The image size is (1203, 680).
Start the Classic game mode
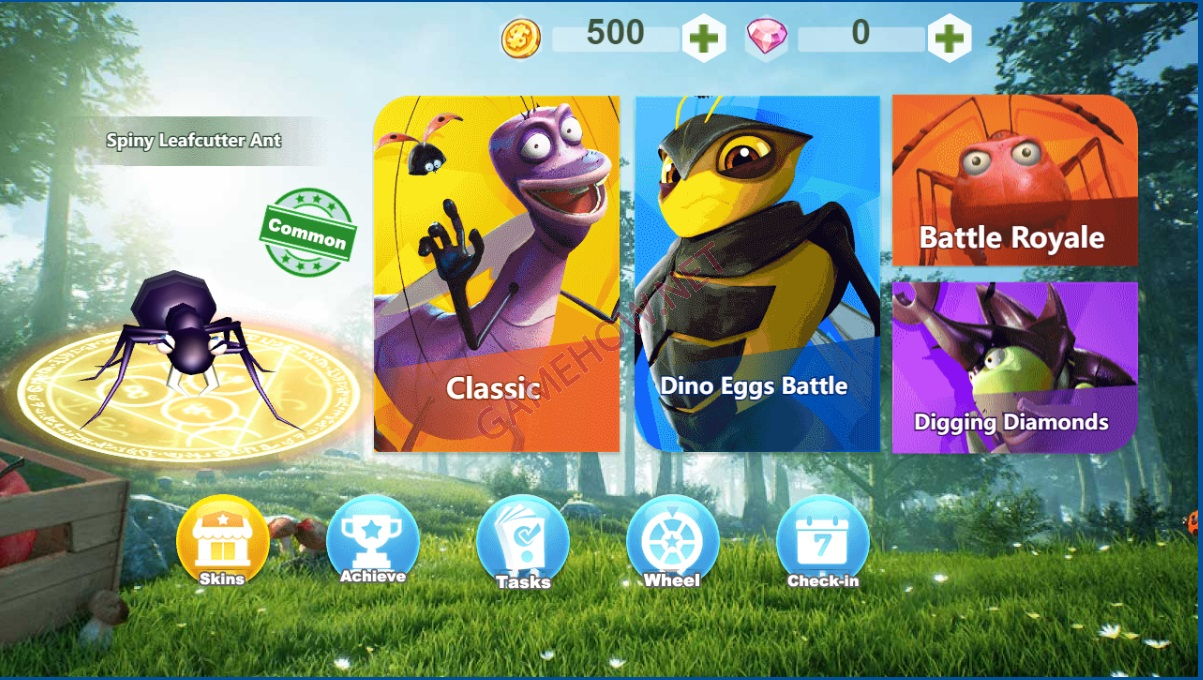(x=496, y=274)
